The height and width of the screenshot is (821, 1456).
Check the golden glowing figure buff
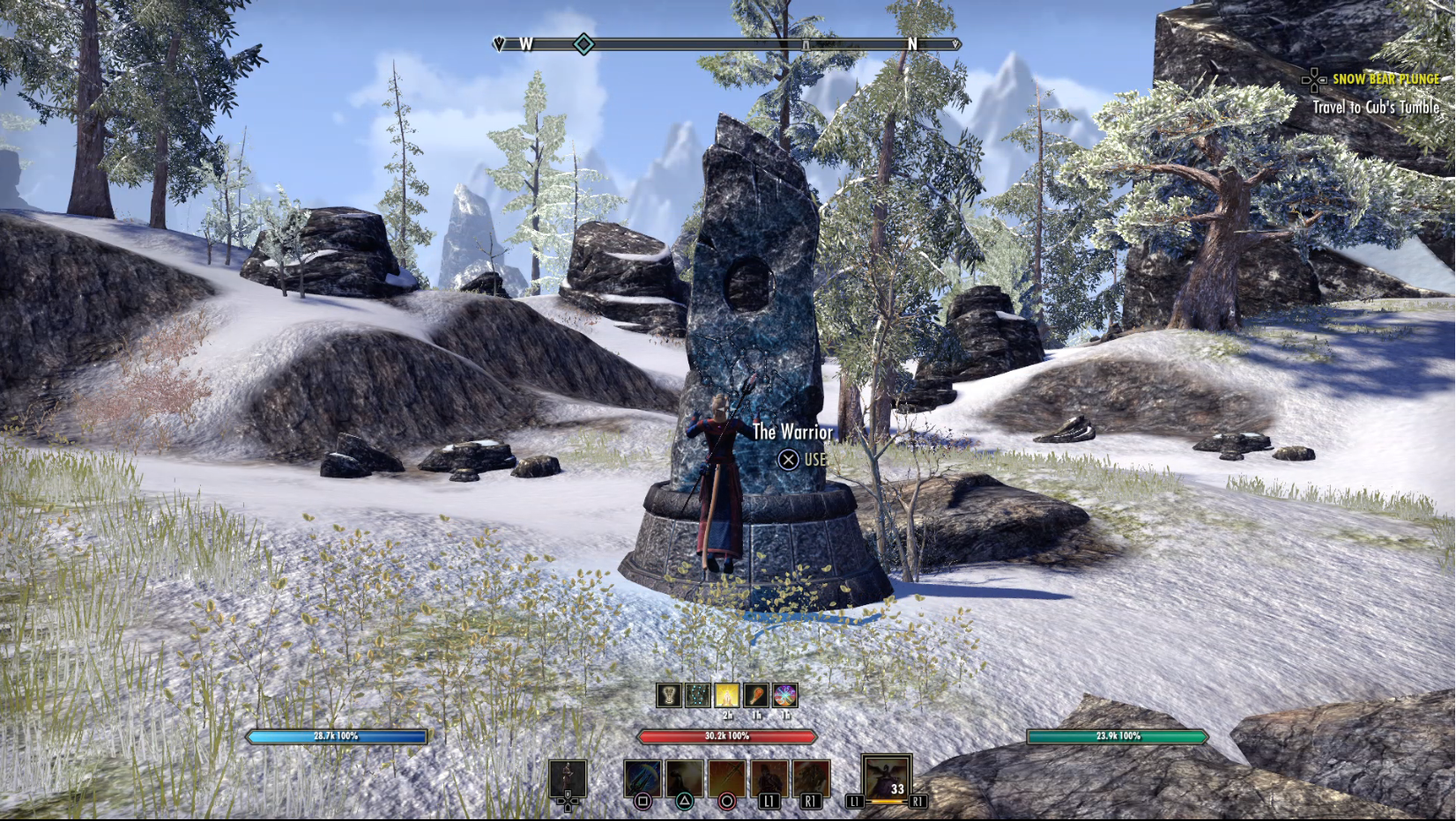727,695
